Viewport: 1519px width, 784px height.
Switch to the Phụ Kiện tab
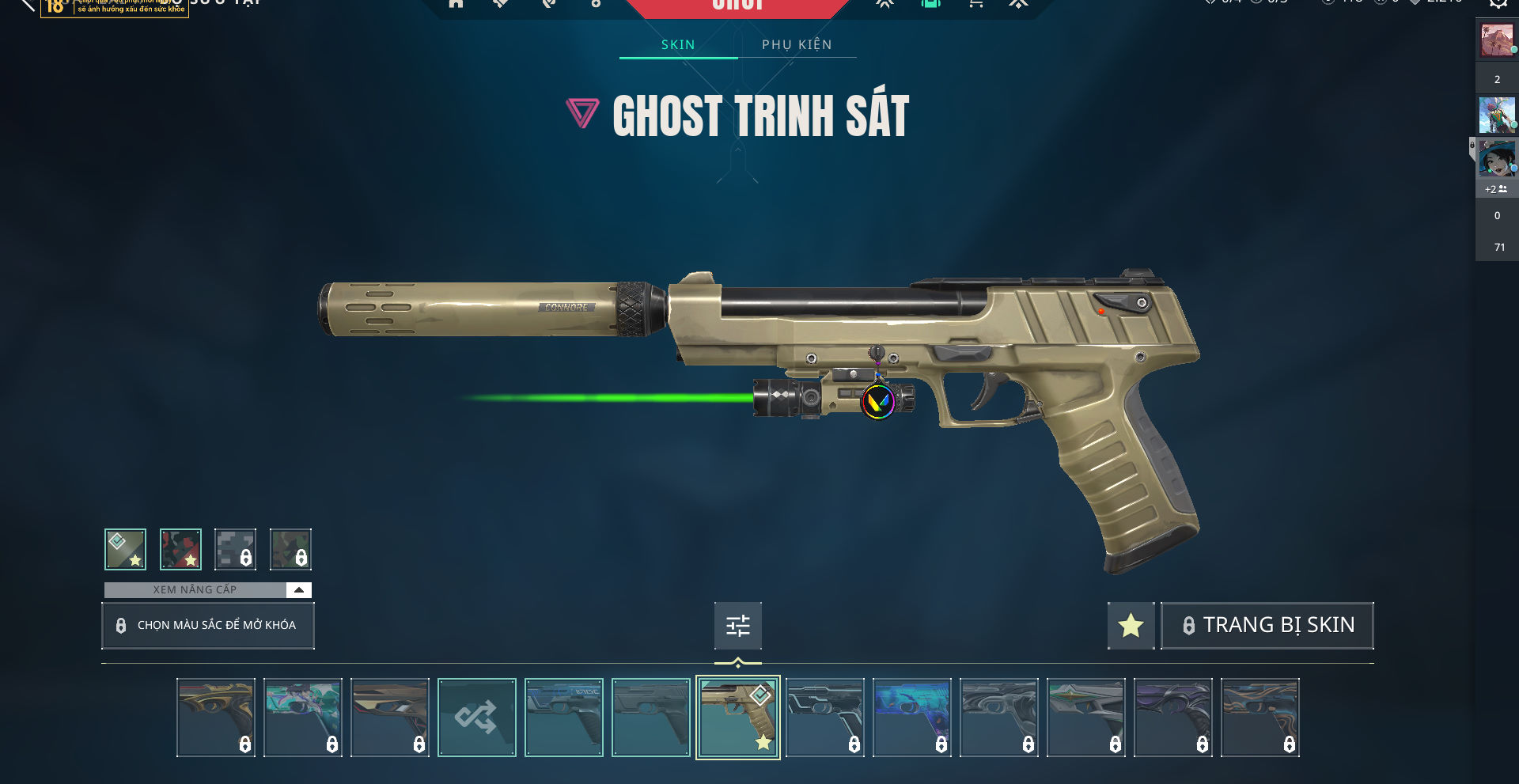(x=797, y=44)
